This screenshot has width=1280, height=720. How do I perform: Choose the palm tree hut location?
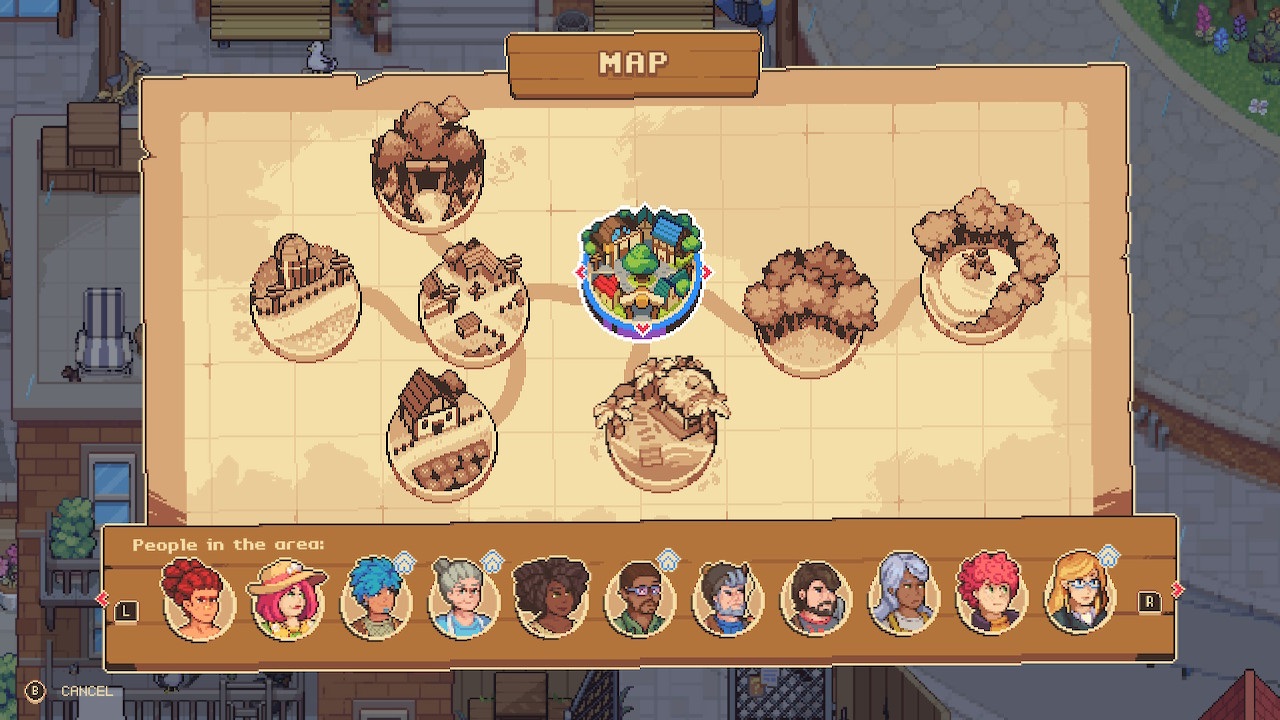click(x=660, y=425)
